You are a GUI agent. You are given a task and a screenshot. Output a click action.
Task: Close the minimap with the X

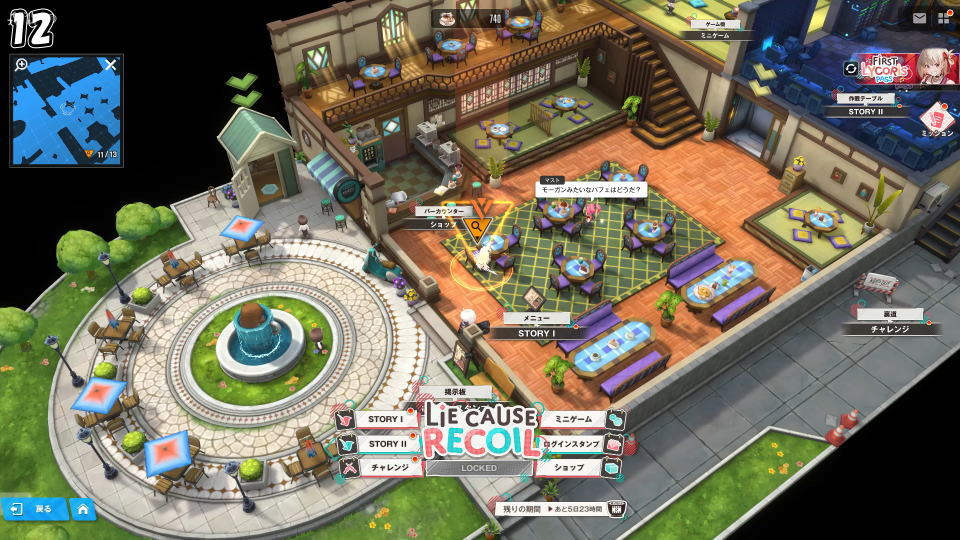coord(111,66)
